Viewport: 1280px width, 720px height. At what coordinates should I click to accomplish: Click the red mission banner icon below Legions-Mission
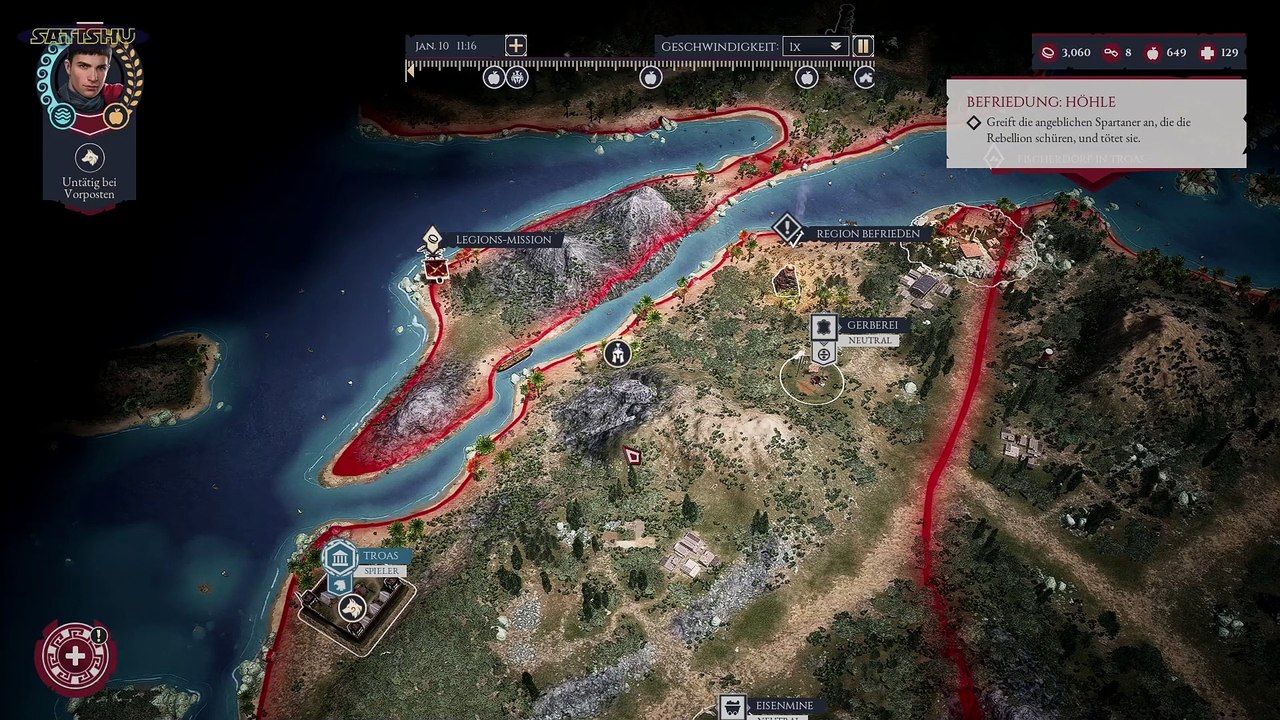click(x=436, y=268)
